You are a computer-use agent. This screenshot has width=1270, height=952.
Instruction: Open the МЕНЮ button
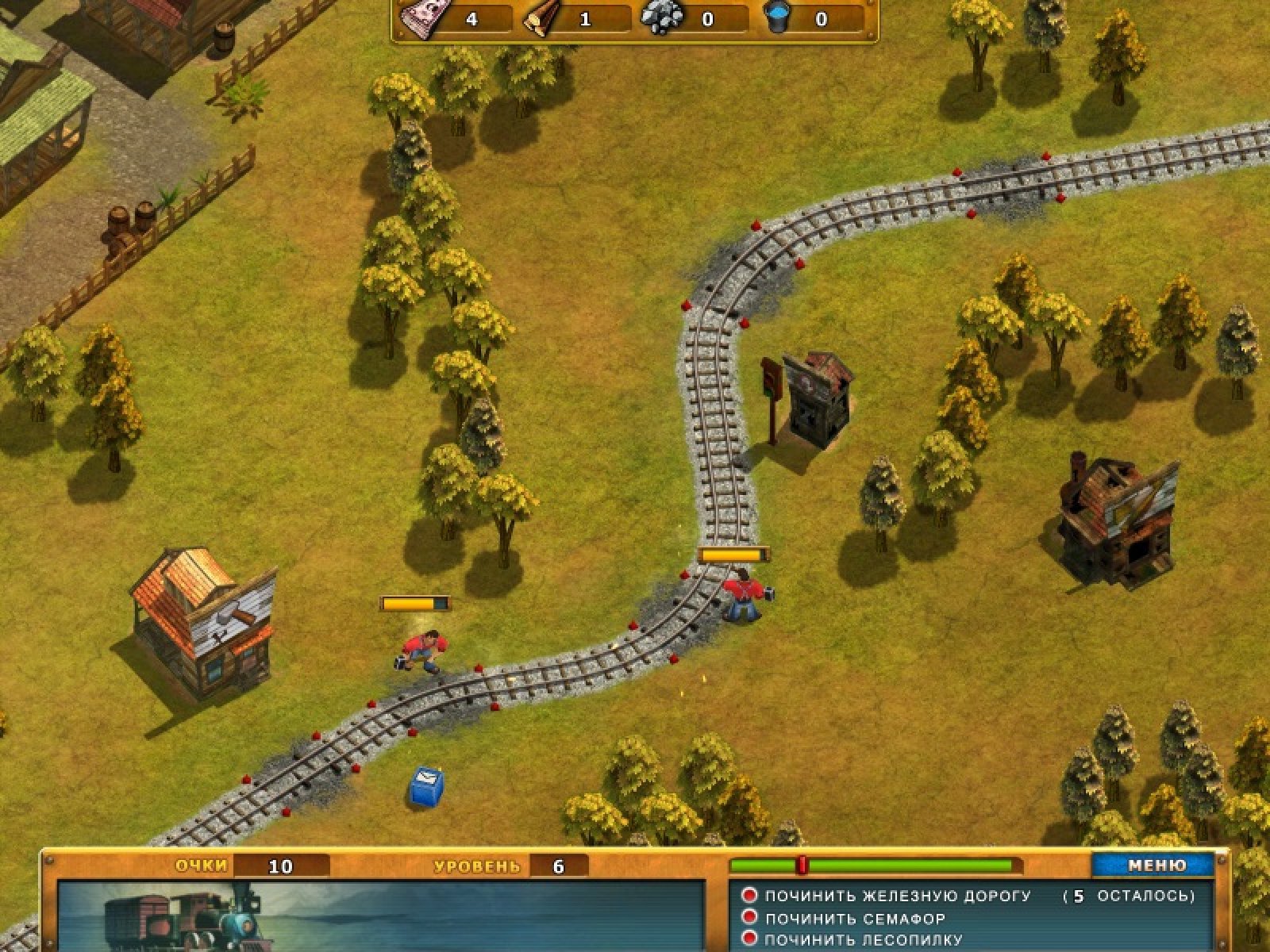[1156, 865]
